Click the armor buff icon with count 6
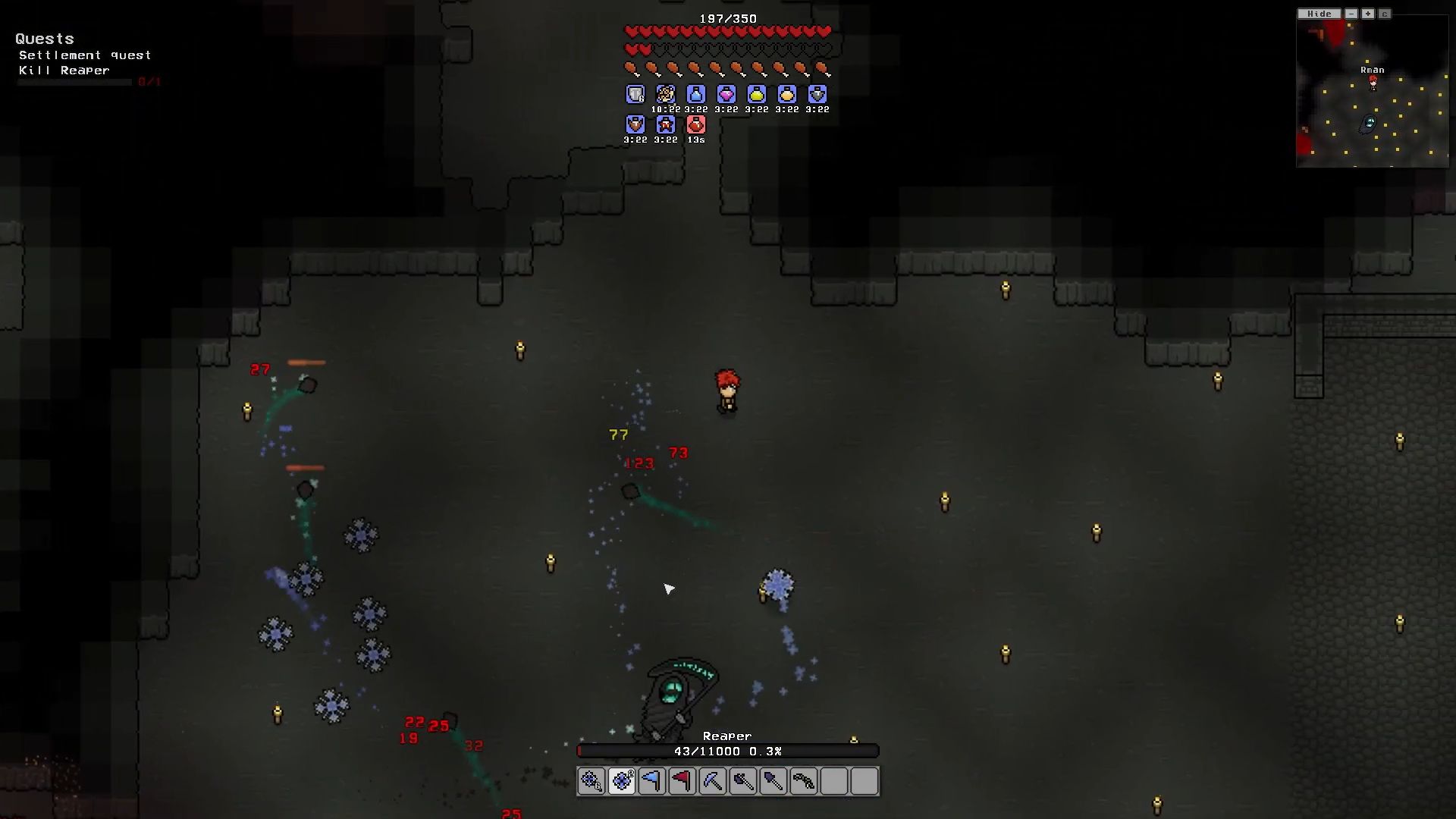The image size is (1456, 819). 634,94
